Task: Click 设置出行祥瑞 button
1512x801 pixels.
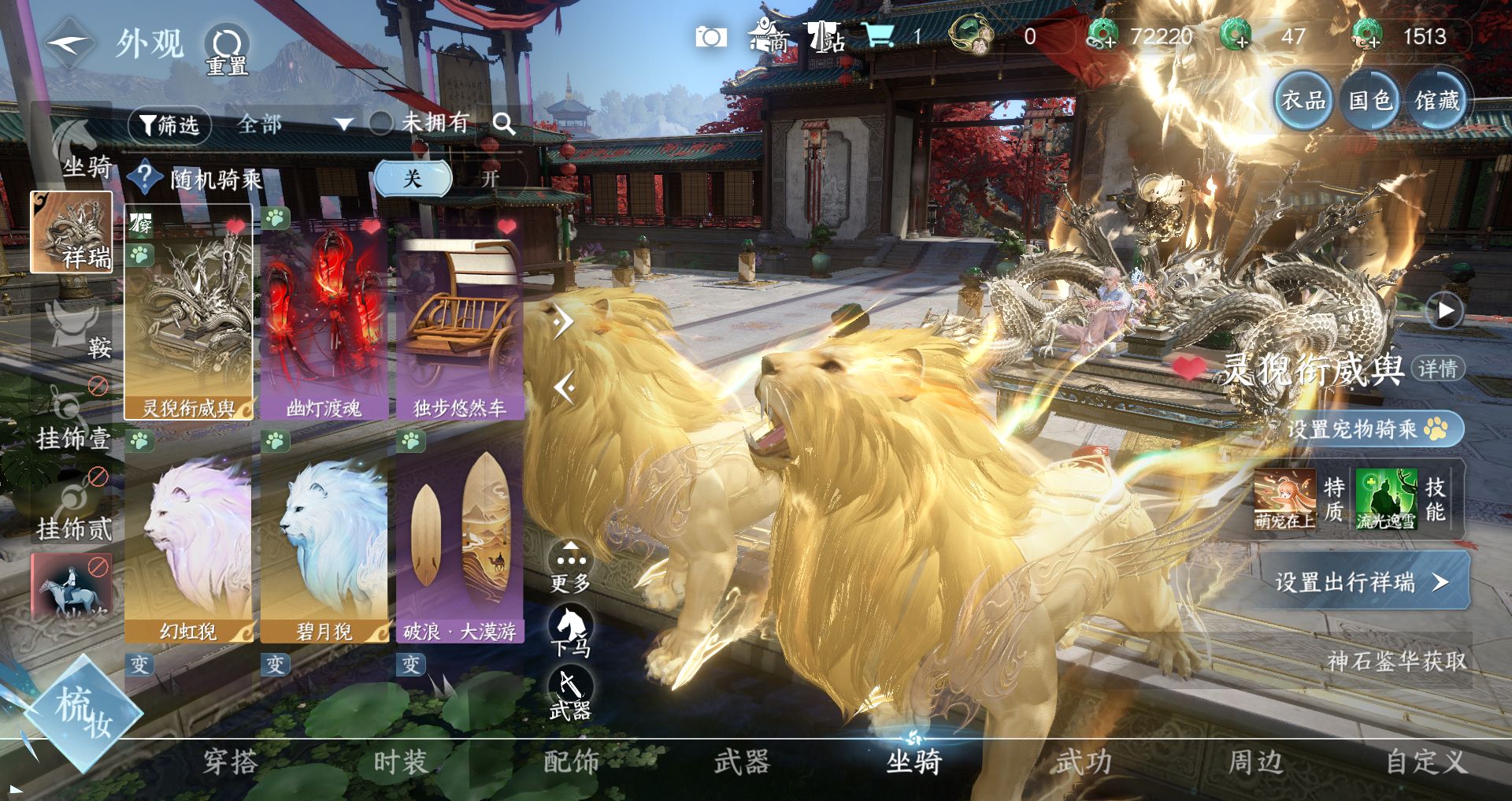Action: (1362, 582)
